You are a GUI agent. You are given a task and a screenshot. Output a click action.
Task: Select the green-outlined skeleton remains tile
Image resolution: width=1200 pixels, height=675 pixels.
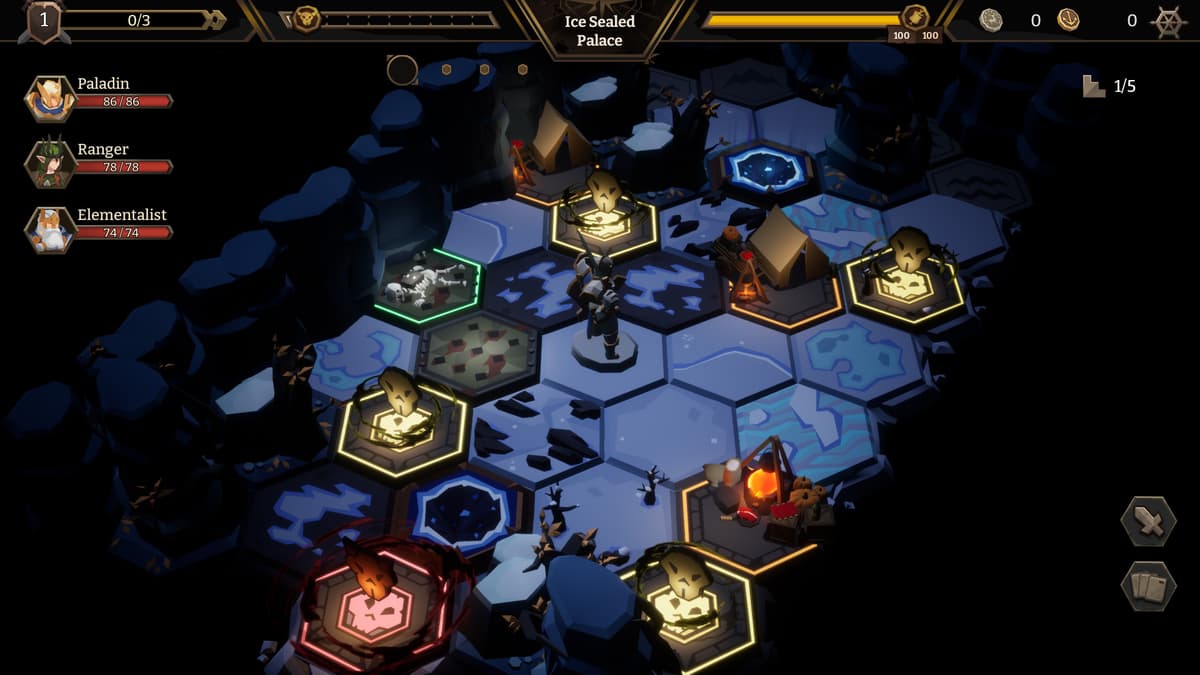428,285
